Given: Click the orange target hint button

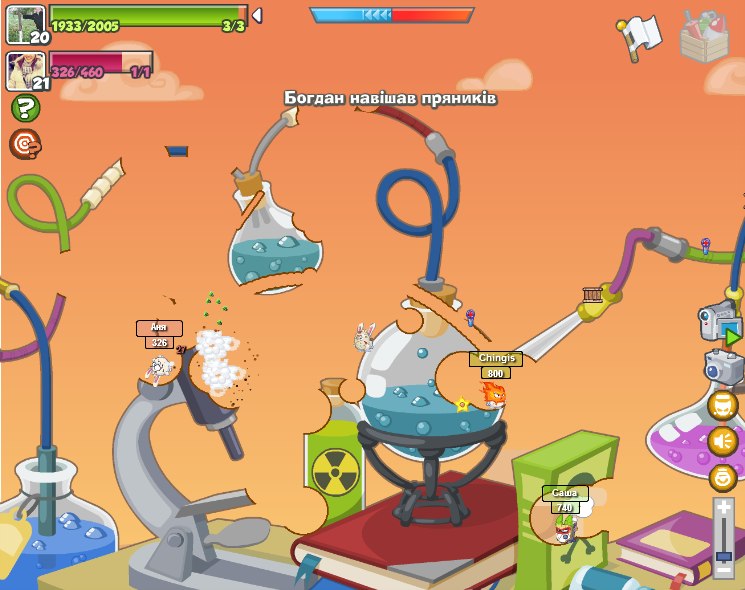Looking at the screenshot, I should click(x=25, y=144).
